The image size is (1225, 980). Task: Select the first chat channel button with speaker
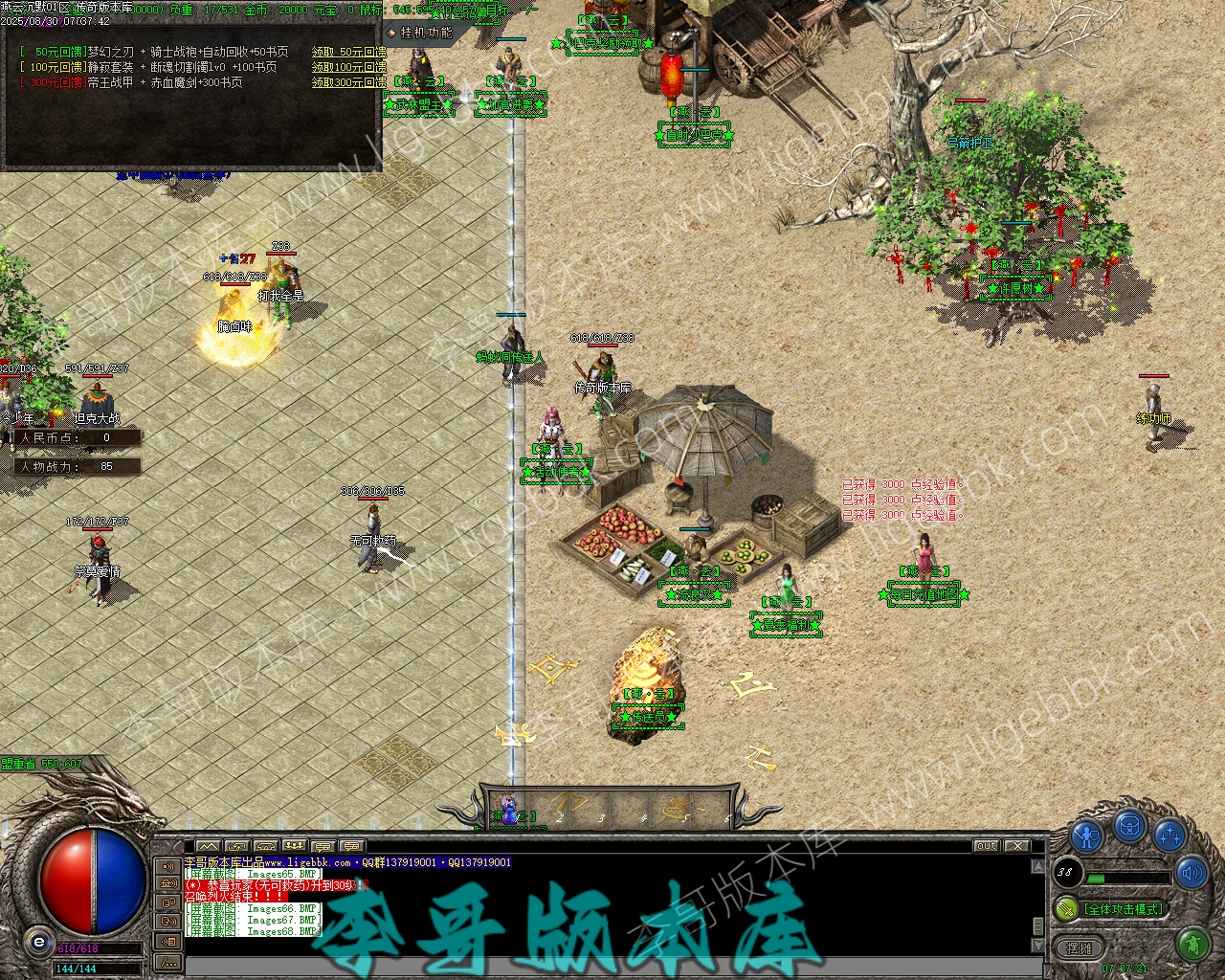coord(167,867)
